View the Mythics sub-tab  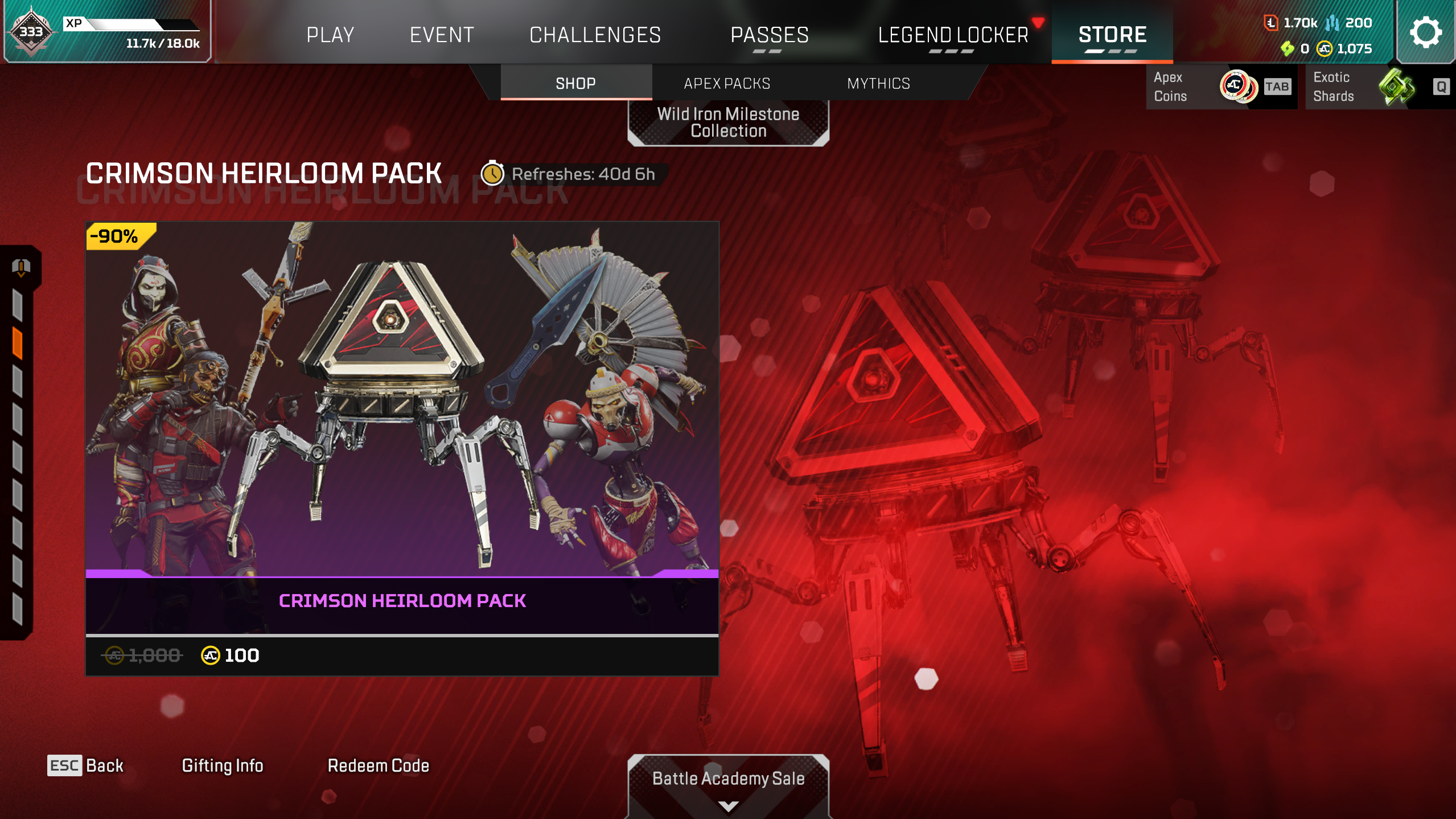(x=878, y=84)
